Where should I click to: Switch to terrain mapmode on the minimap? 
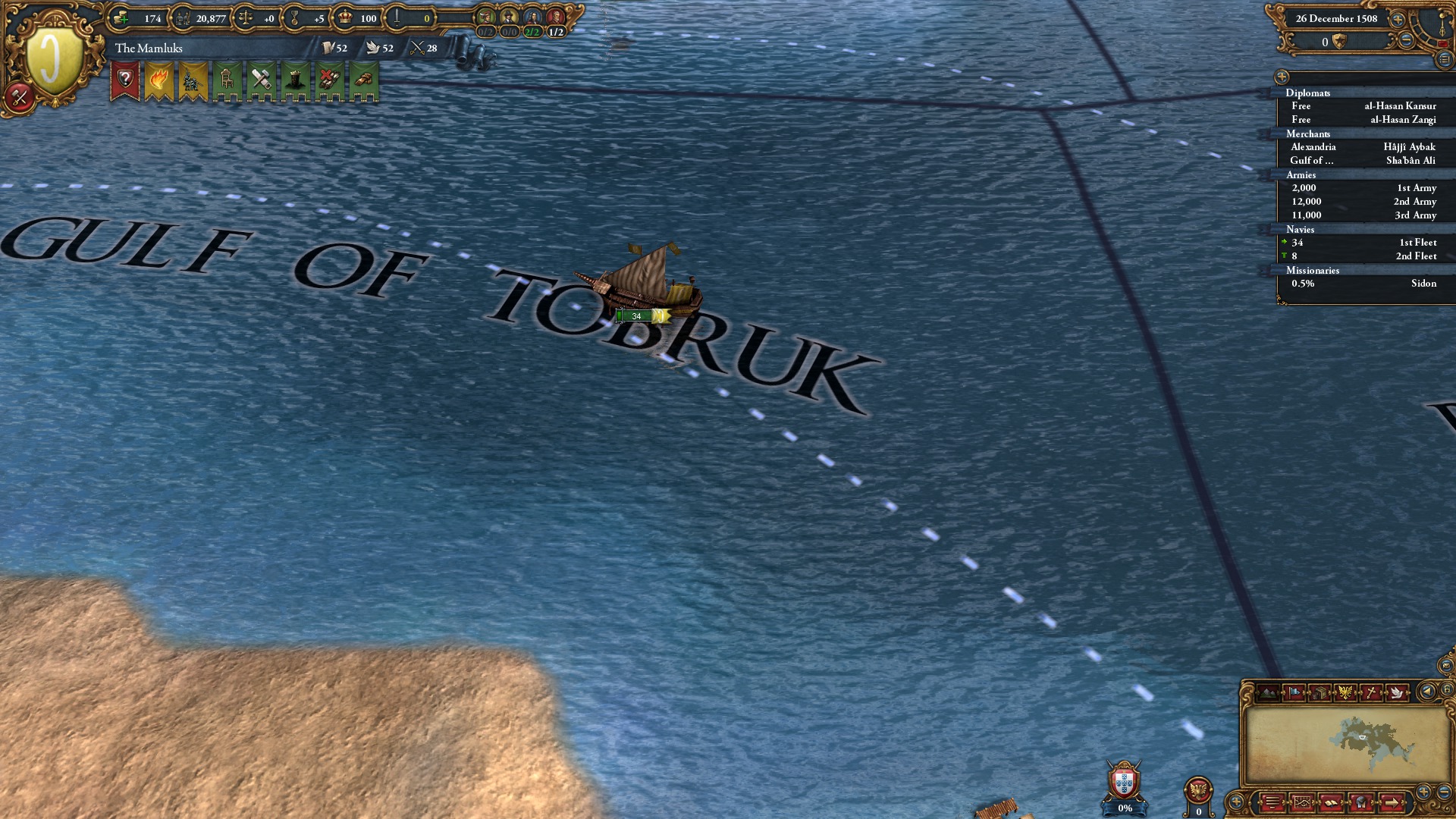click(x=1268, y=692)
